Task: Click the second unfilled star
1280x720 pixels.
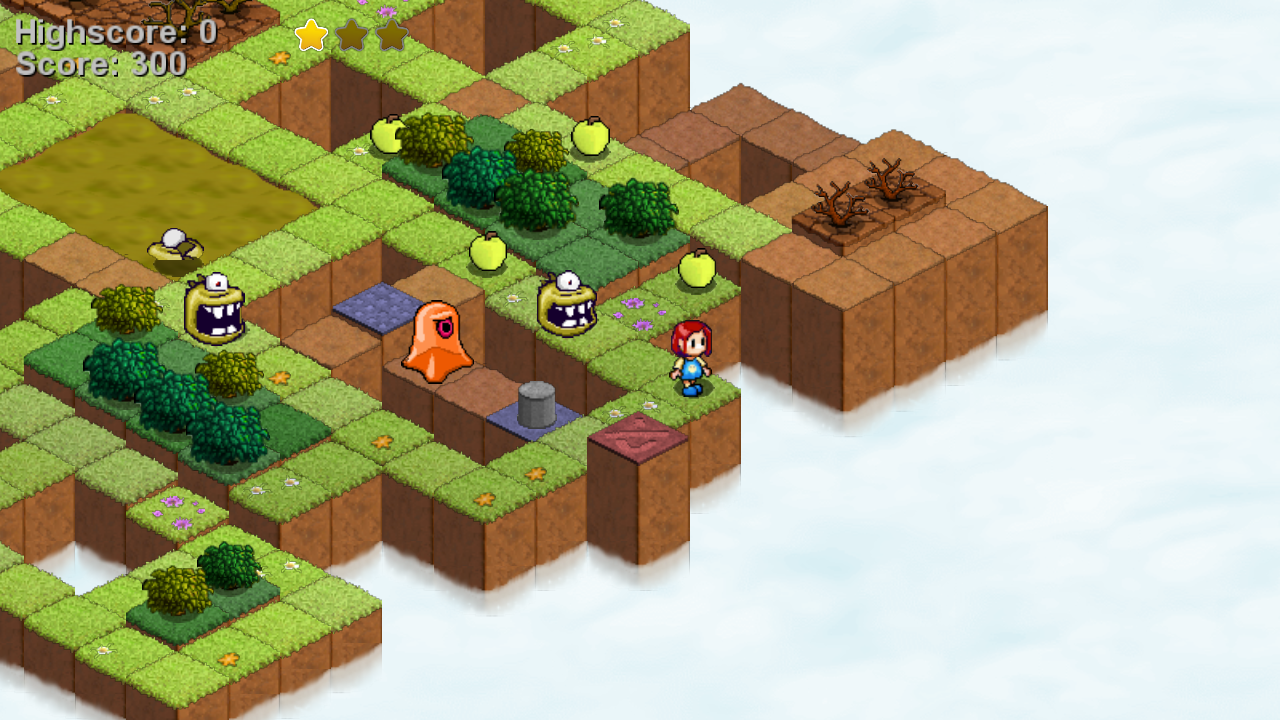Action: point(350,33)
